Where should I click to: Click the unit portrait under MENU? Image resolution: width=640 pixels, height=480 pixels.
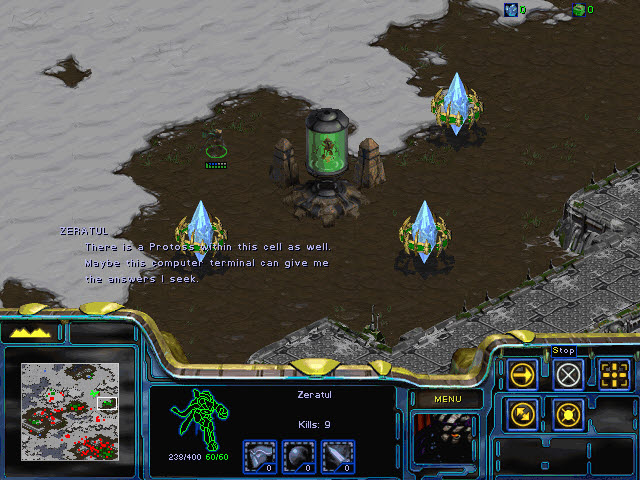click(x=445, y=440)
